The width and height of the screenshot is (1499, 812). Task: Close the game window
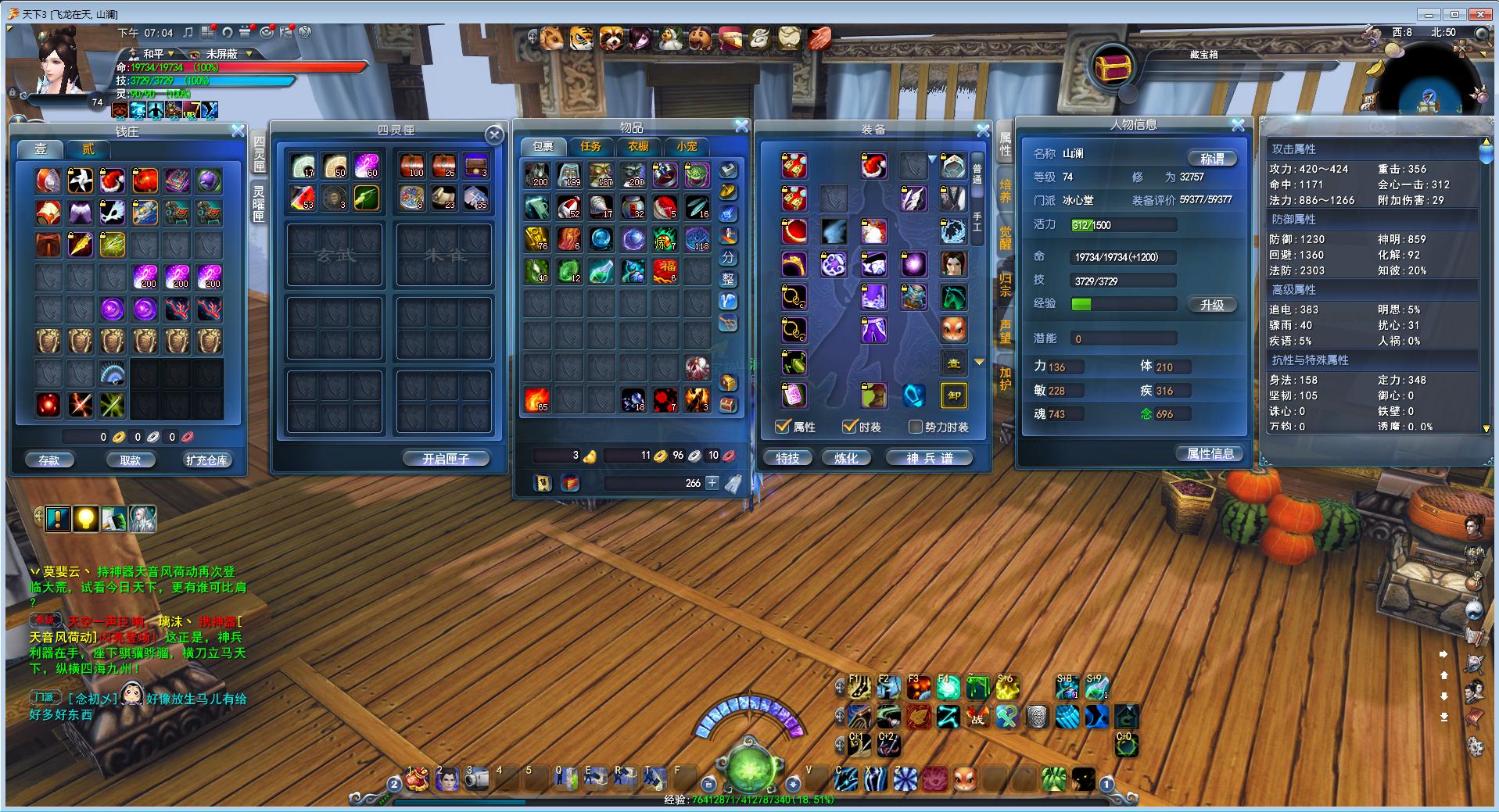(1480, 14)
